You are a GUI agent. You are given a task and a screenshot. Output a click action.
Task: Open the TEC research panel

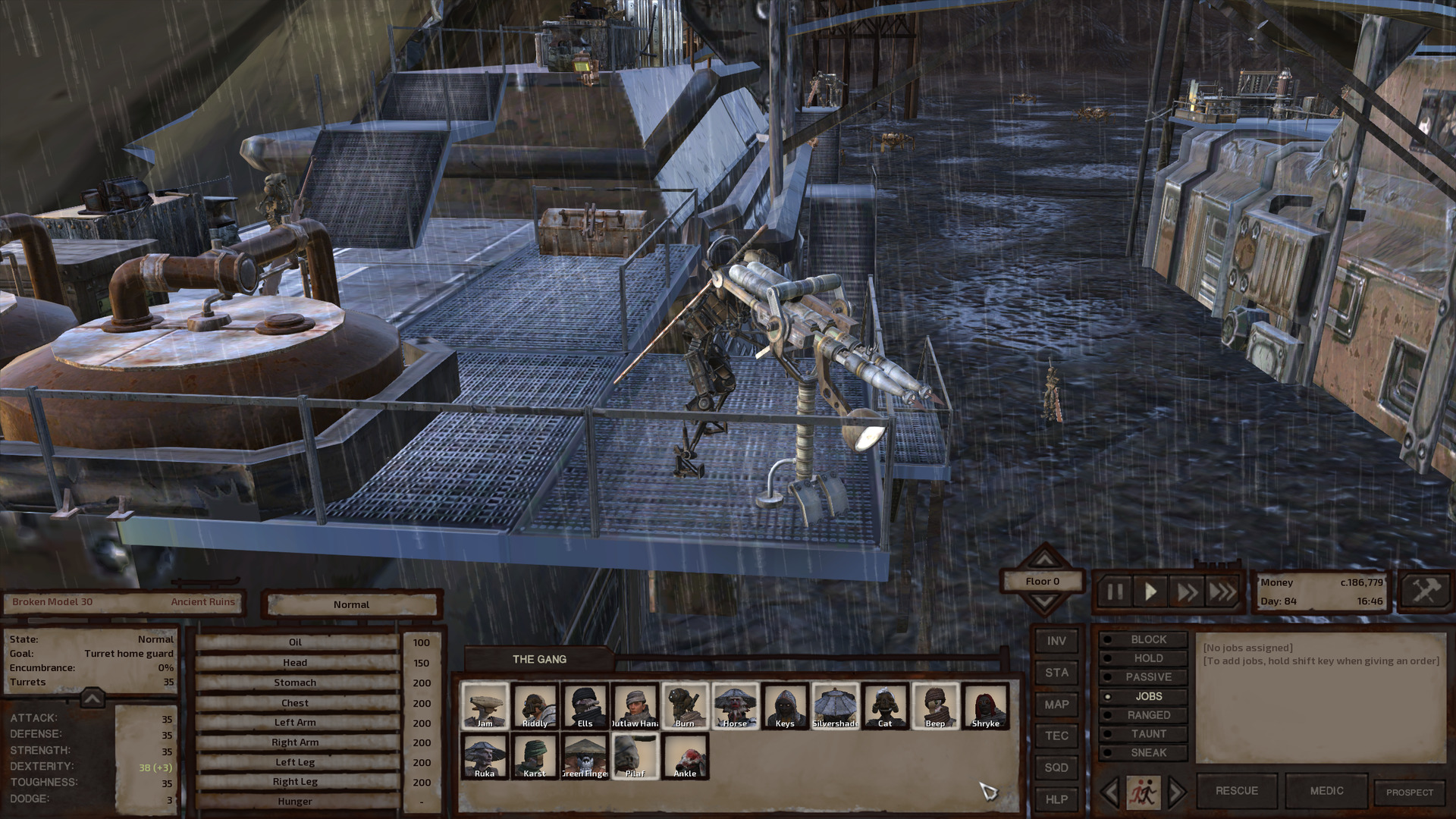pos(1056,736)
